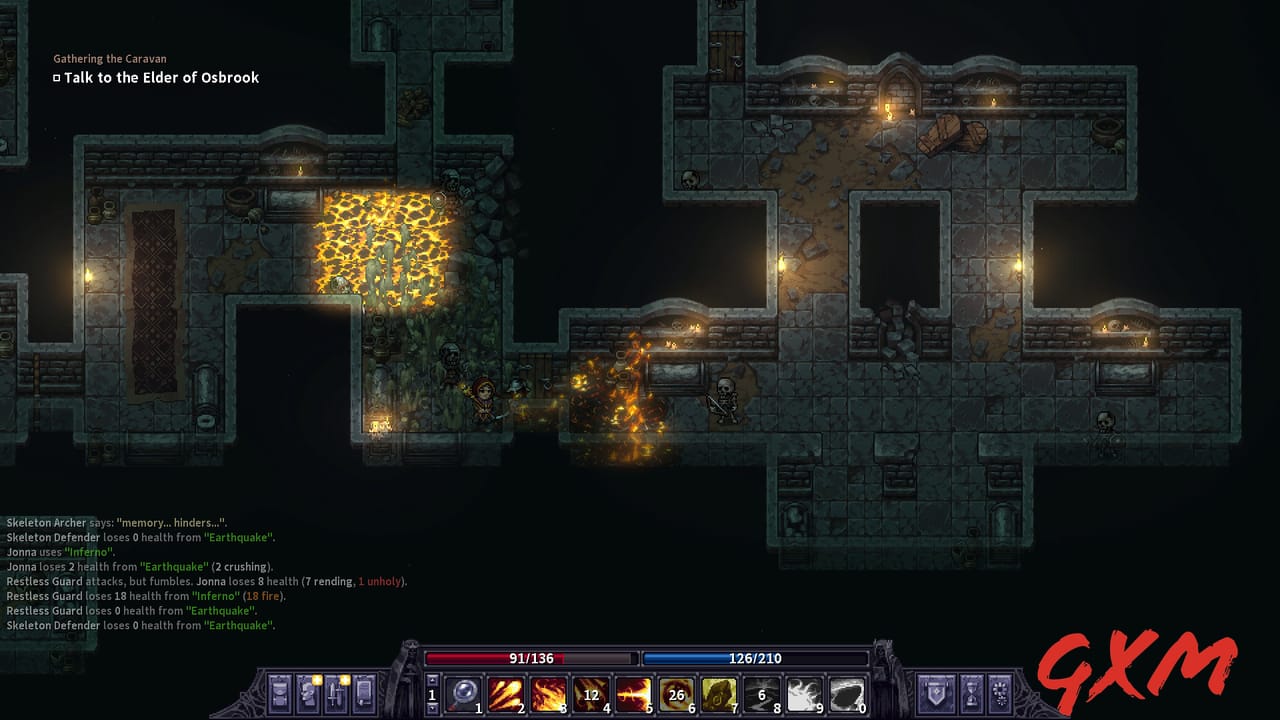The width and height of the screenshot is (1280, 720).
Task: Toggle the dark cloud skill in slot 0
Action: (848, 694)
